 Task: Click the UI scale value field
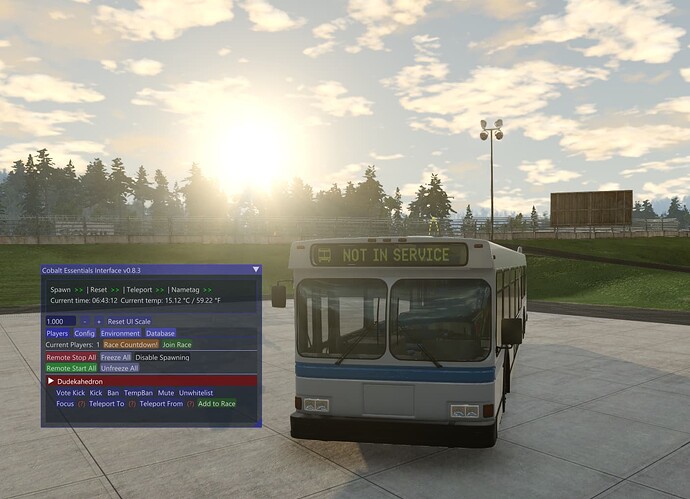point(60,320)
